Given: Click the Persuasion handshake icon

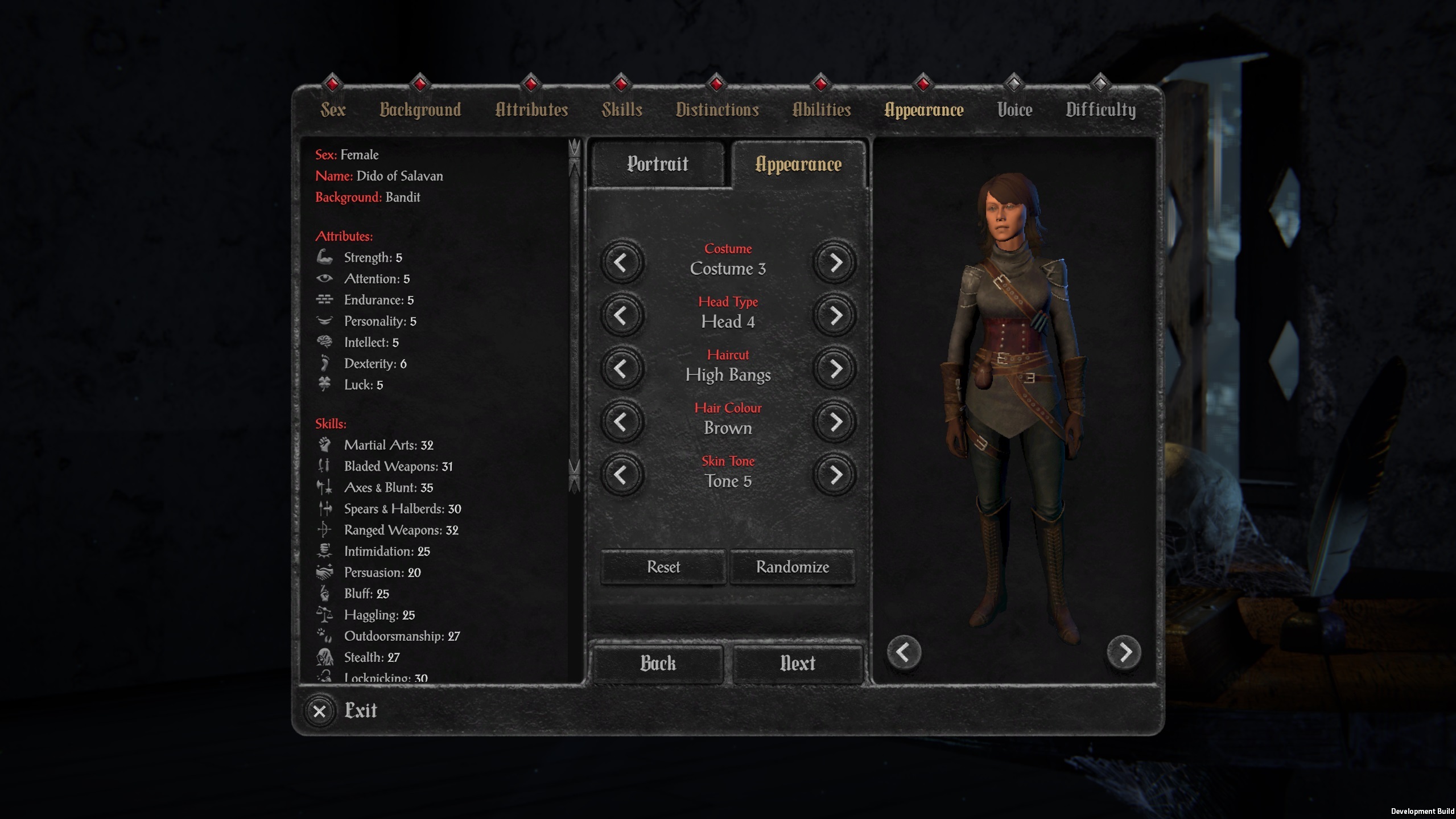Looking at the screenshot, I should pyautogui.click(x=325, y=572).
